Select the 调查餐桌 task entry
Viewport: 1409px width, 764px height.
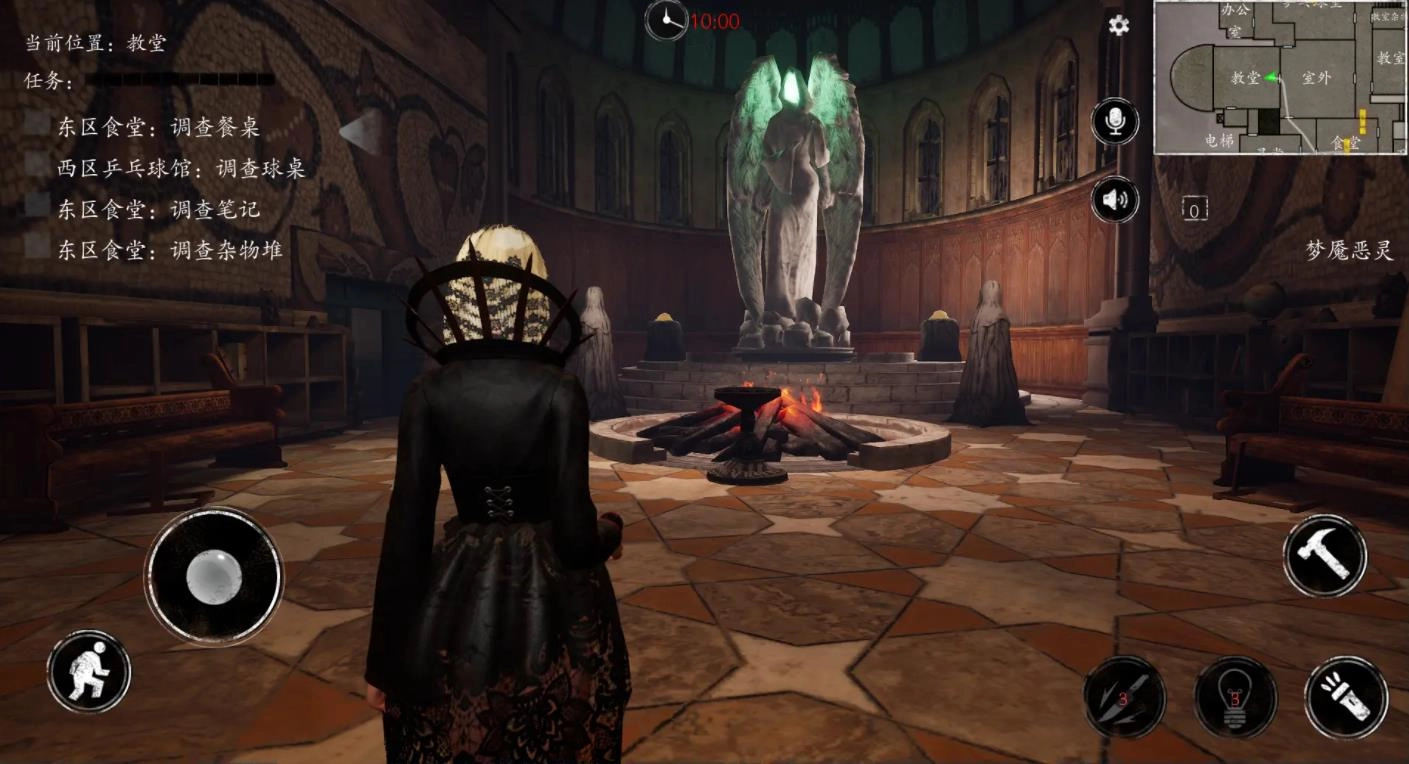[x=158, y=127]
